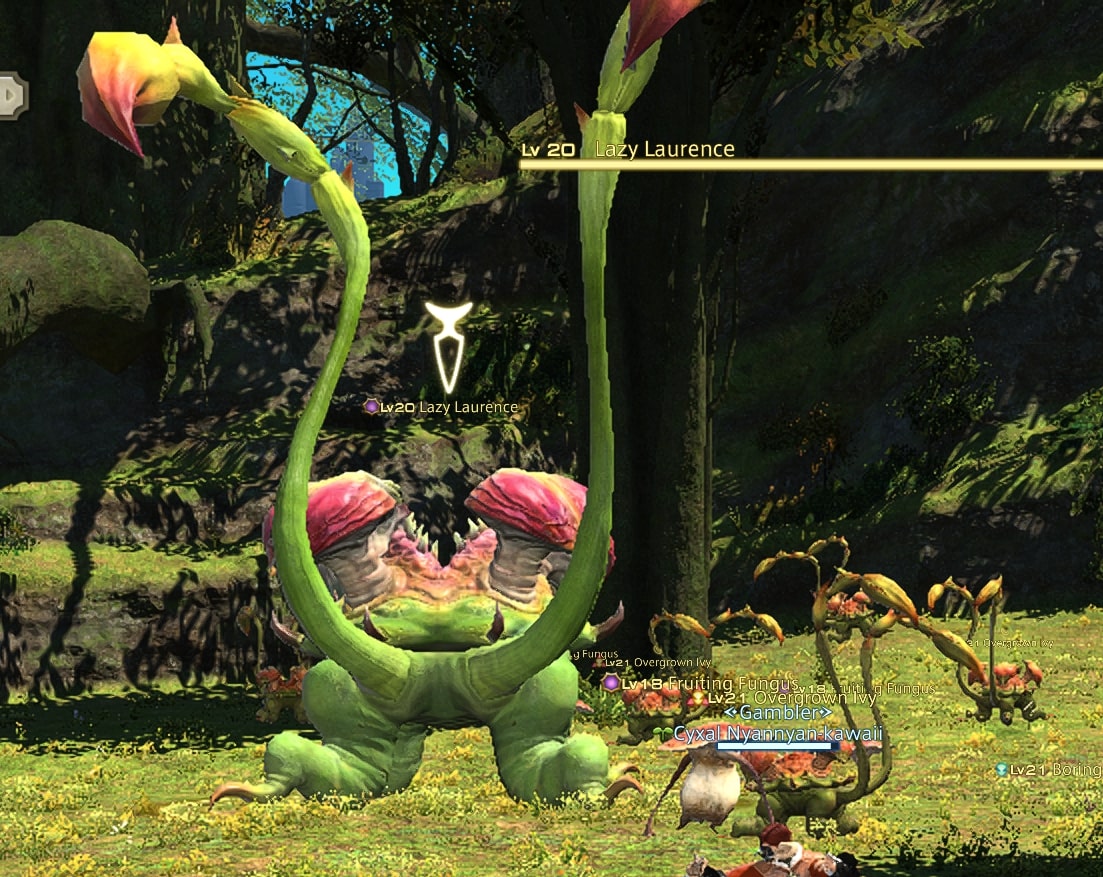The image size is (1103, 877).
Task: Target the Lv20 Lazy Laurence nameplate
Action: coord(442,407)
